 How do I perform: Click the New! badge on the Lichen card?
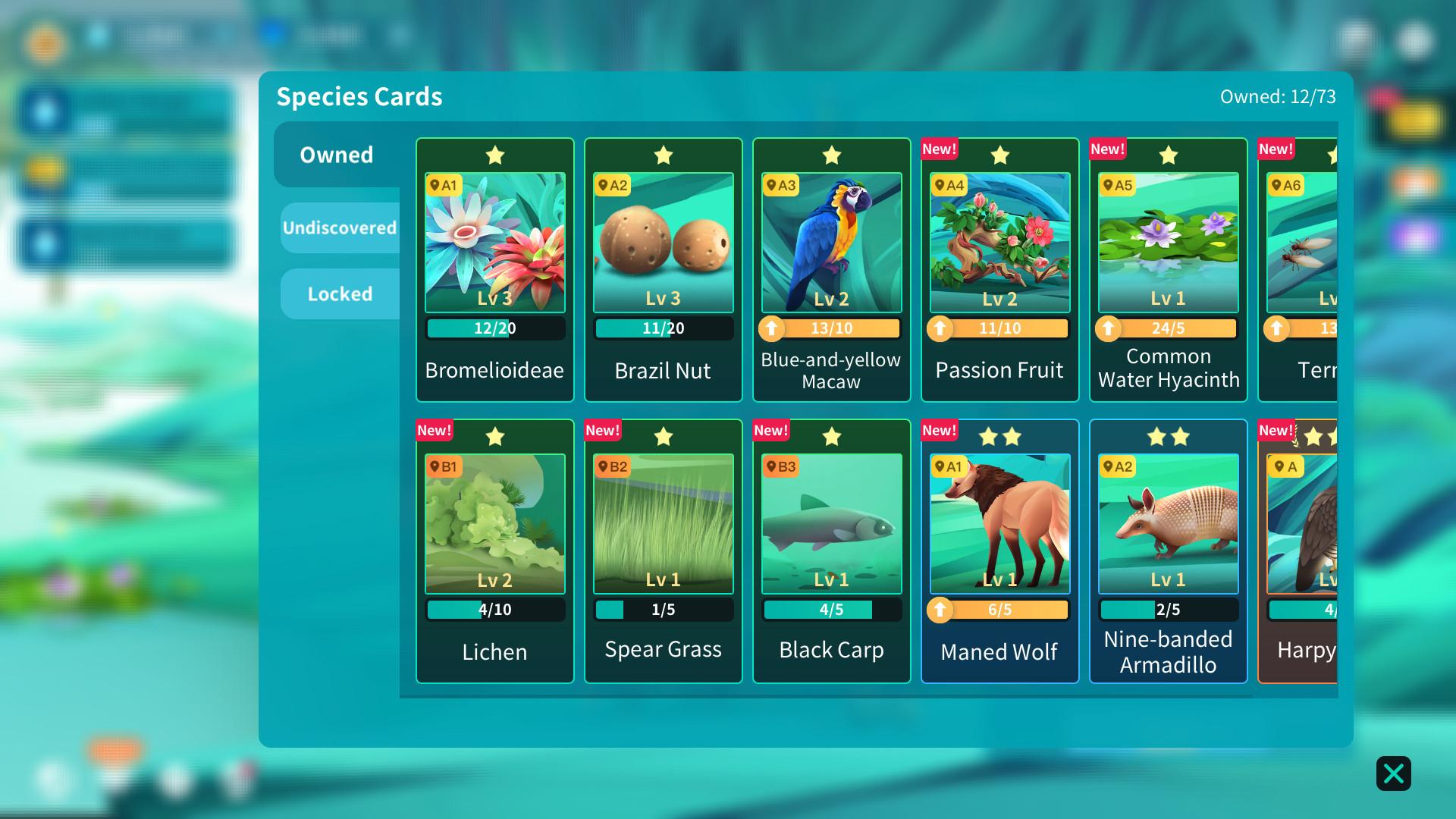tap(433, 429)
